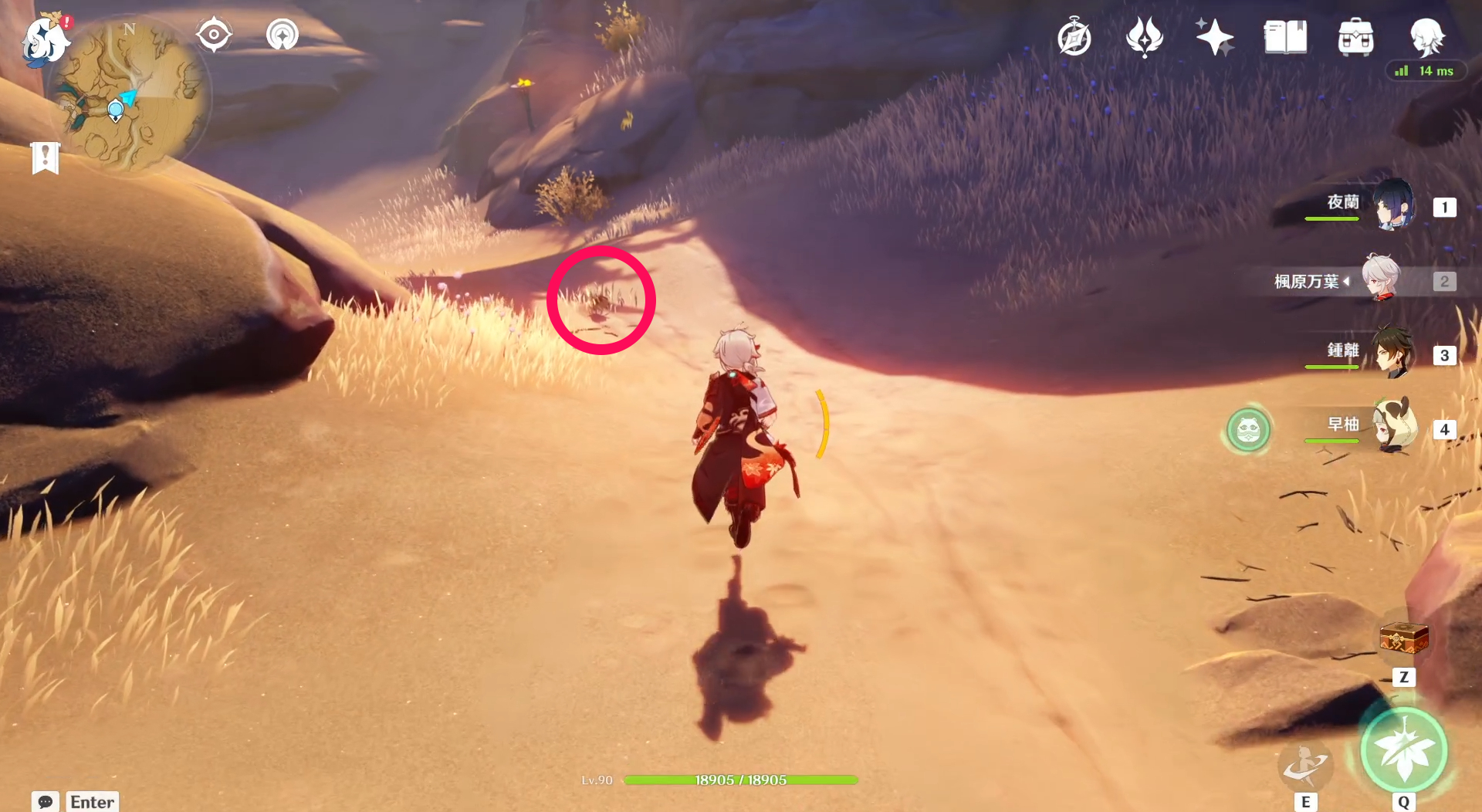This screenshot has height=812, width=1482.
Task: Open the Inventory backpack icon
Action: pos(1356,35)
